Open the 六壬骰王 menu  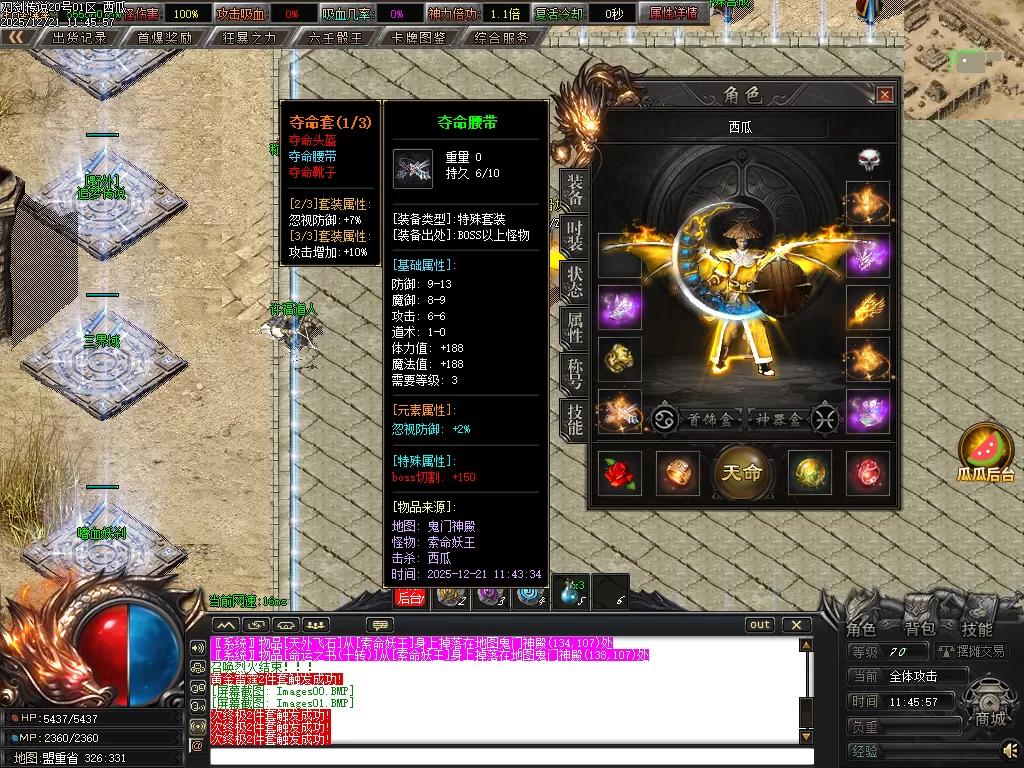tap(334, 38)
